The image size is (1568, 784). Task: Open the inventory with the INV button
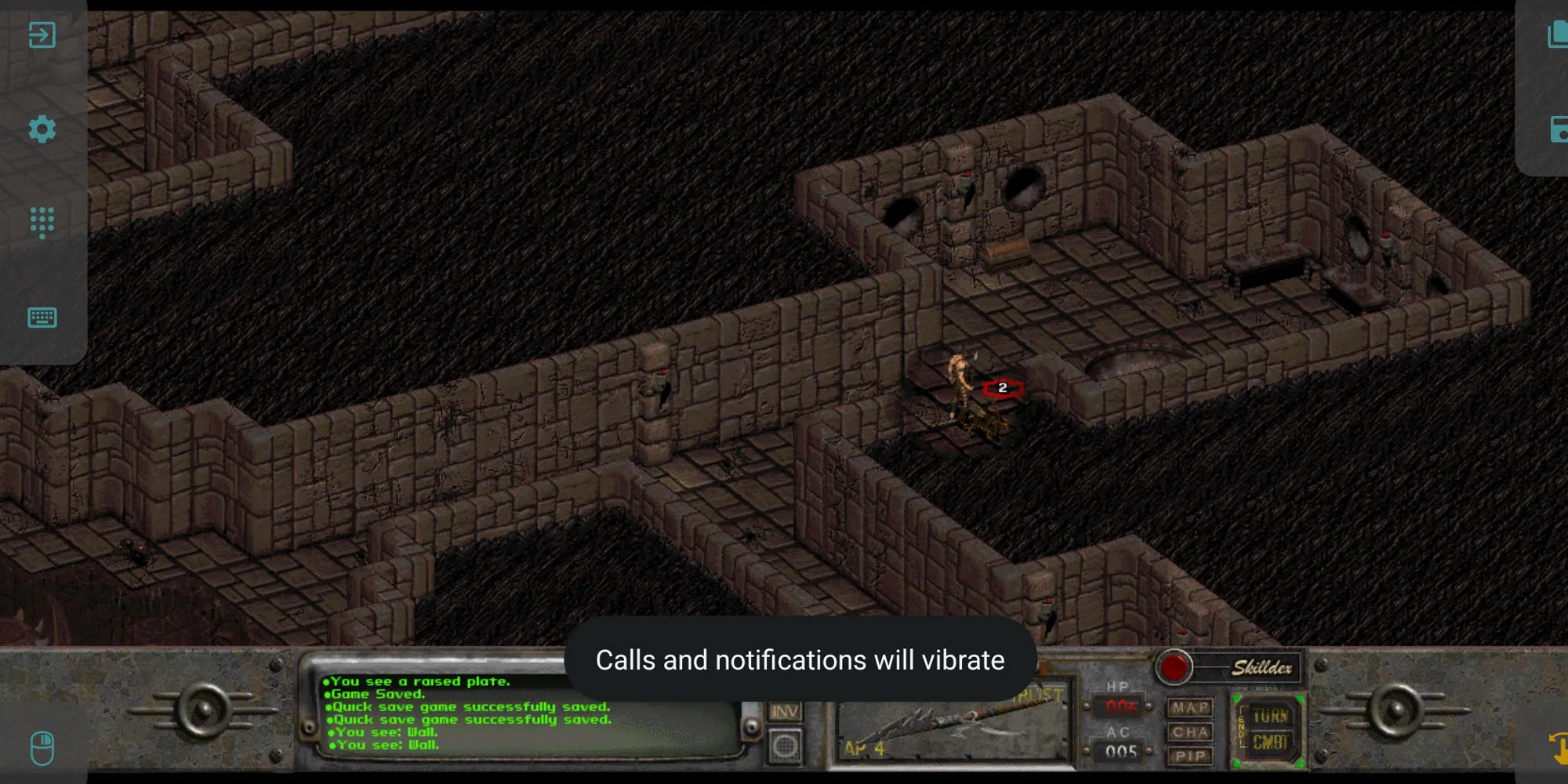[784, 711]
